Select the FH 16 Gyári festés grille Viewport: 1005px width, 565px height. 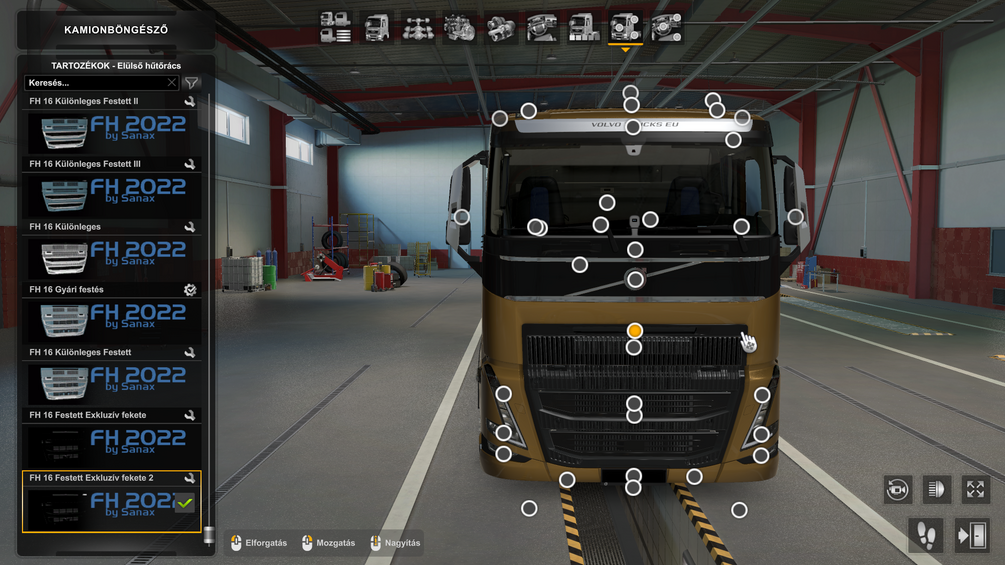tap(111, 320)
